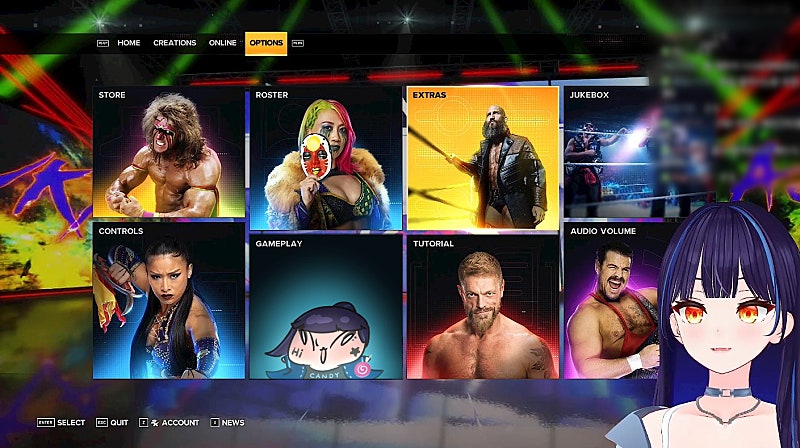
Task: Open the Store tile
Action: click(168, 152)
